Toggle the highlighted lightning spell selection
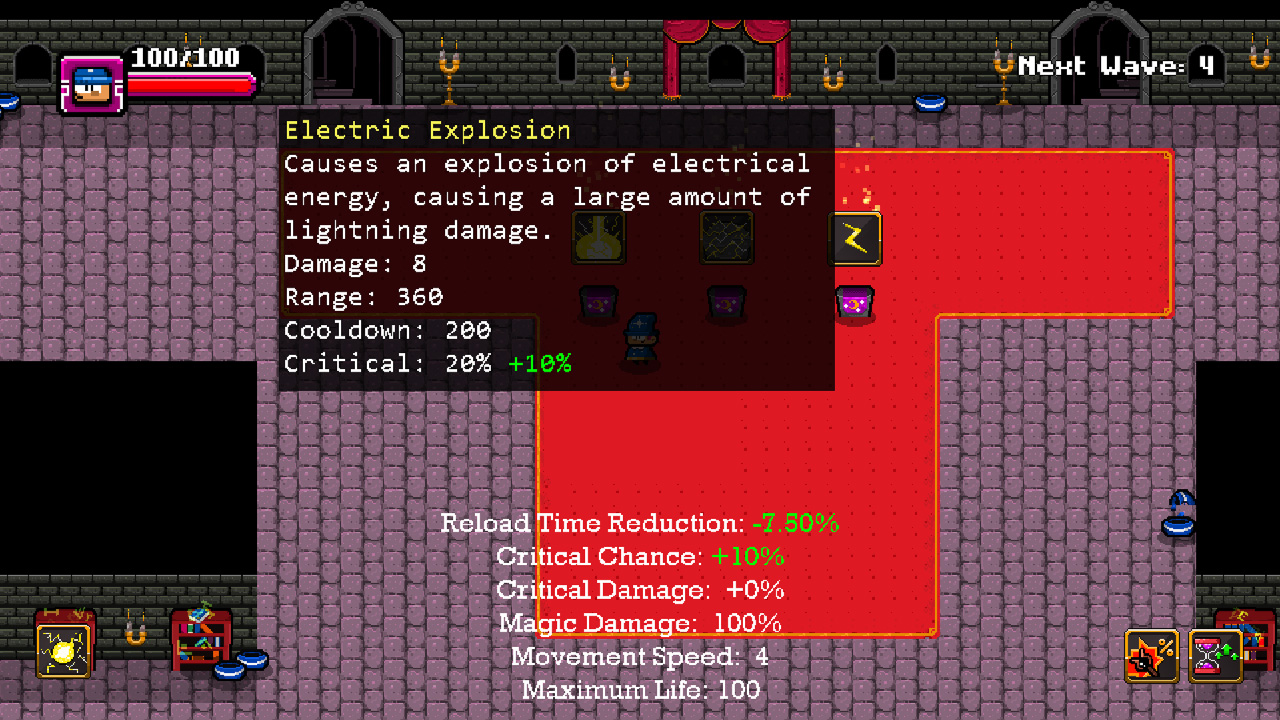Image resolution: width=1280 pixels, height=720 pixels. tap(856, 238)
